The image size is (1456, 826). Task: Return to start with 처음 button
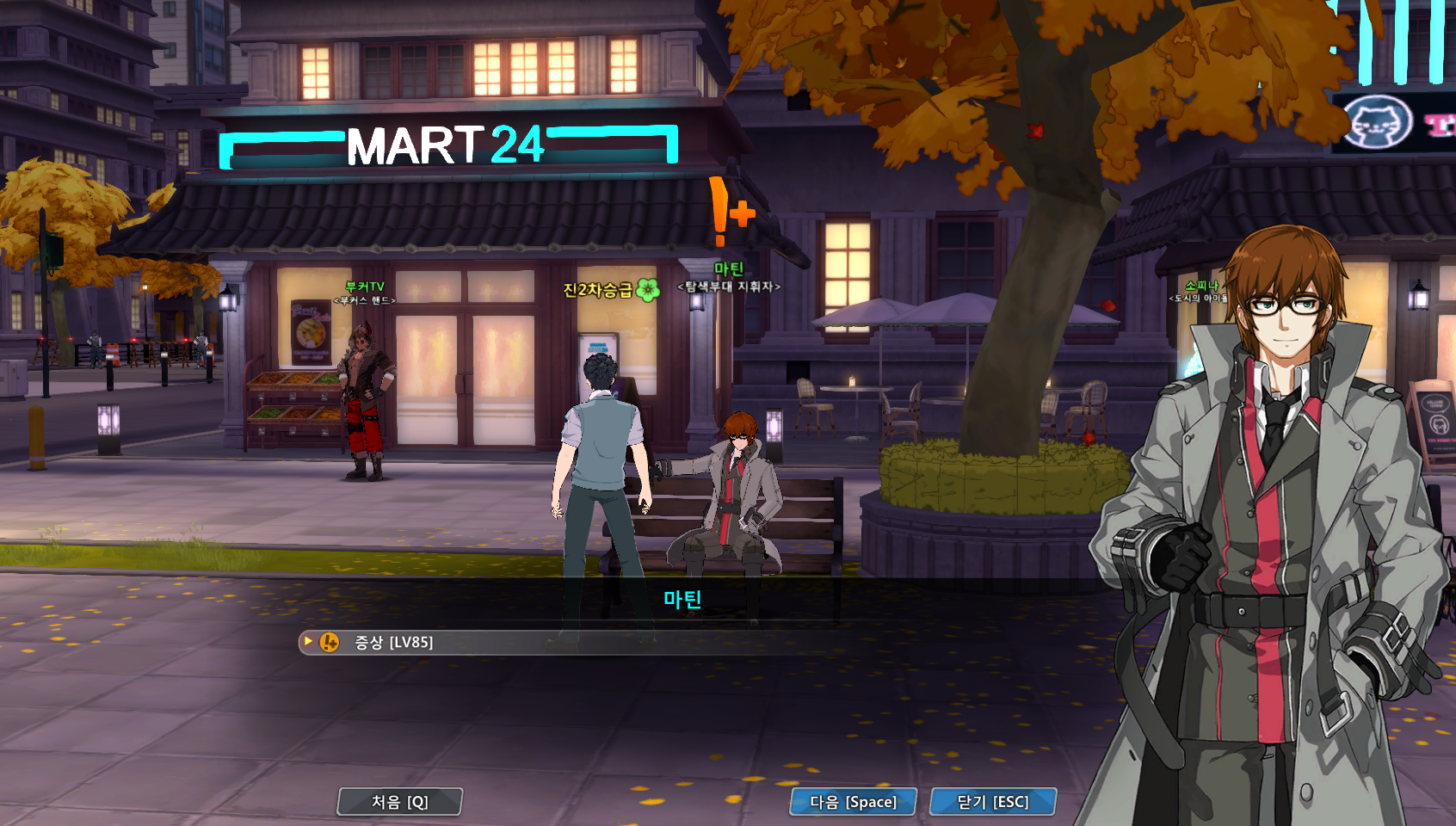400,802
